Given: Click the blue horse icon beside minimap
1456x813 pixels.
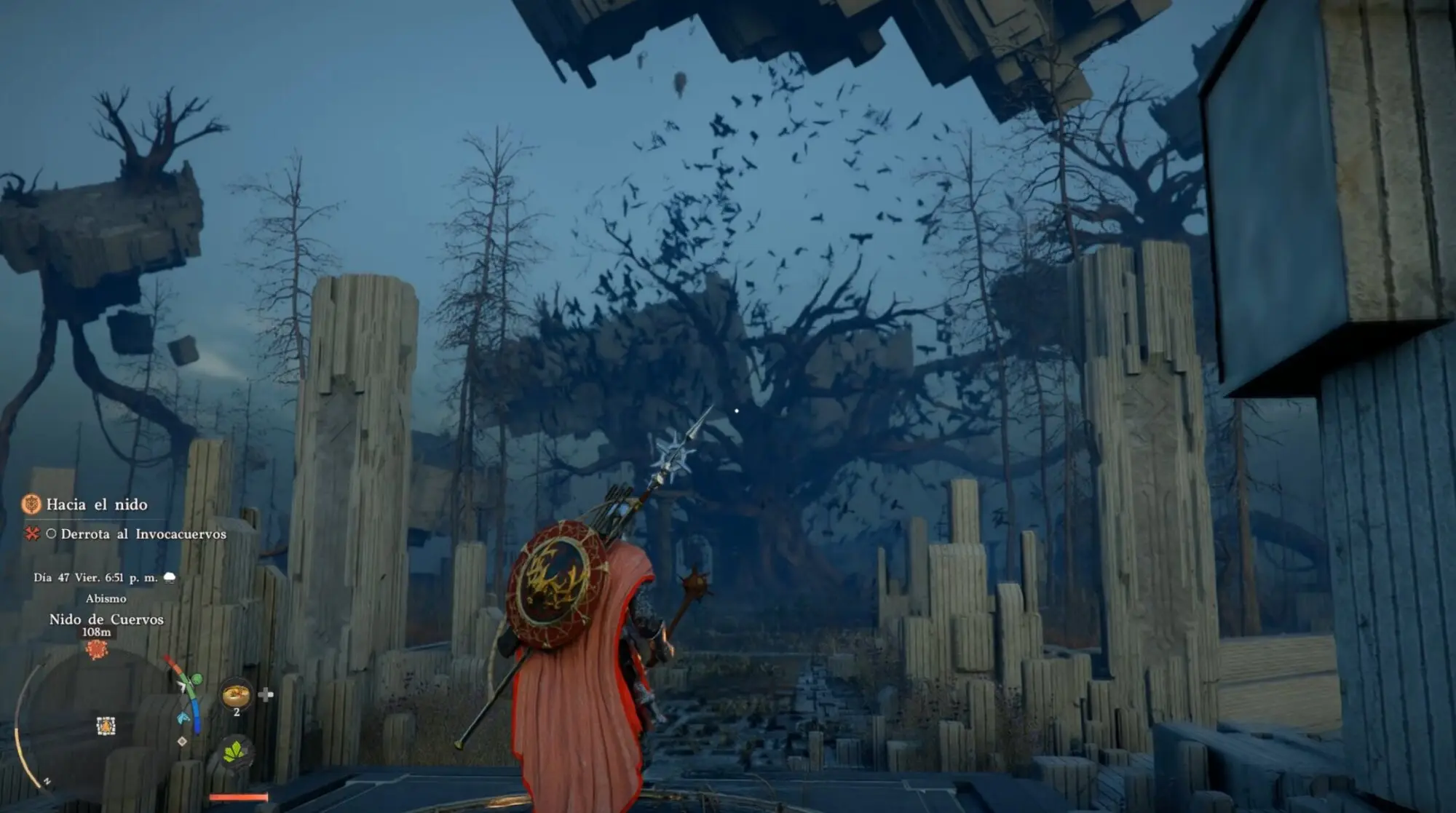Looking at the screenshot, I should 184,718.
